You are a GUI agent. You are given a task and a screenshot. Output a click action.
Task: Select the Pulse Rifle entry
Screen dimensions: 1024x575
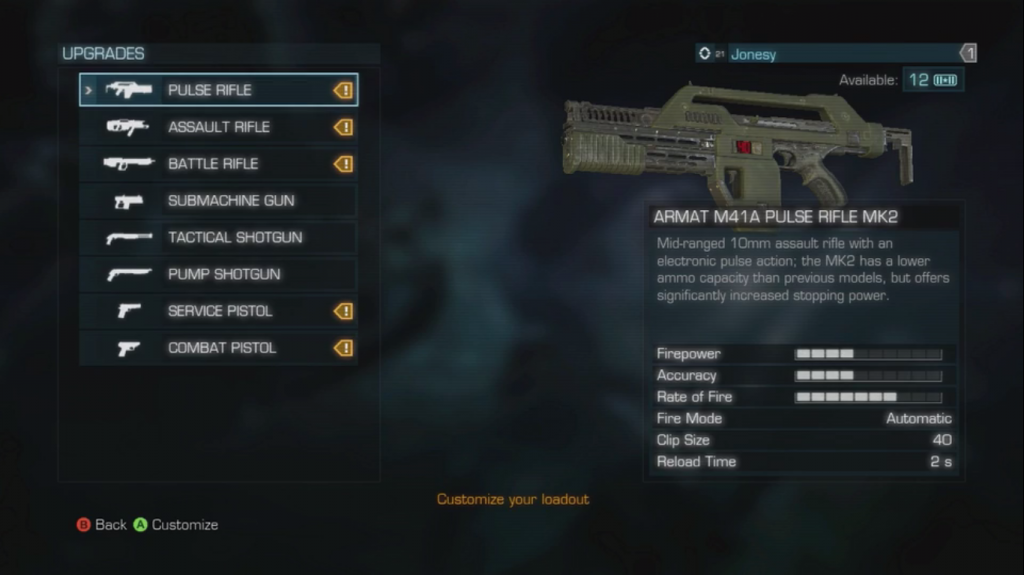pos(218,90)
